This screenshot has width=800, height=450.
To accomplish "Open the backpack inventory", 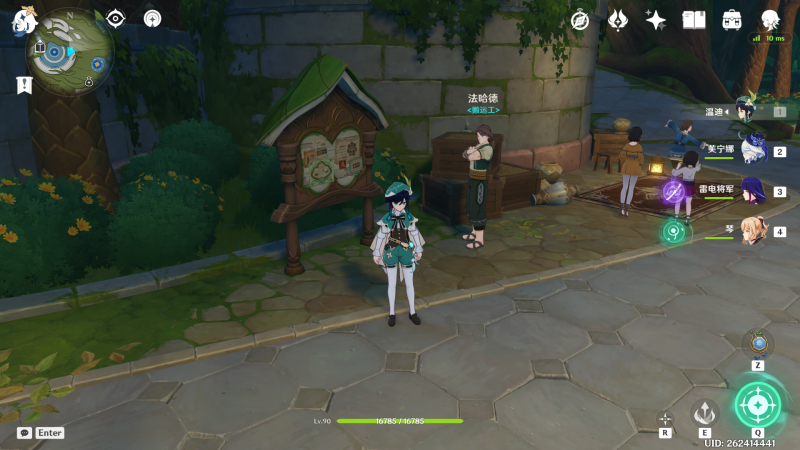I will pyautogui.click(x=732, y=20).
